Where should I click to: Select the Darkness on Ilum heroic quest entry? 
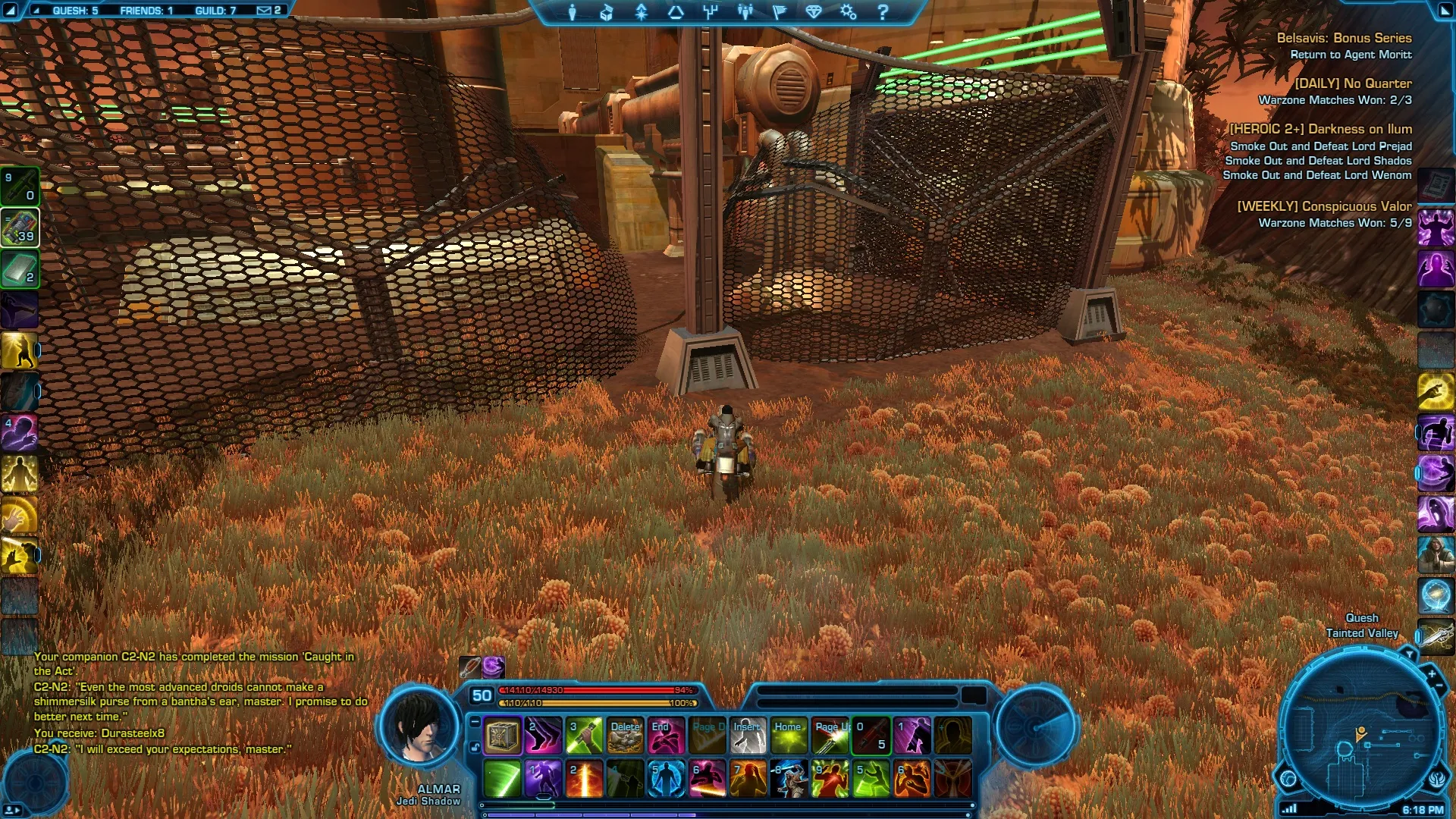pos(1320,130)
